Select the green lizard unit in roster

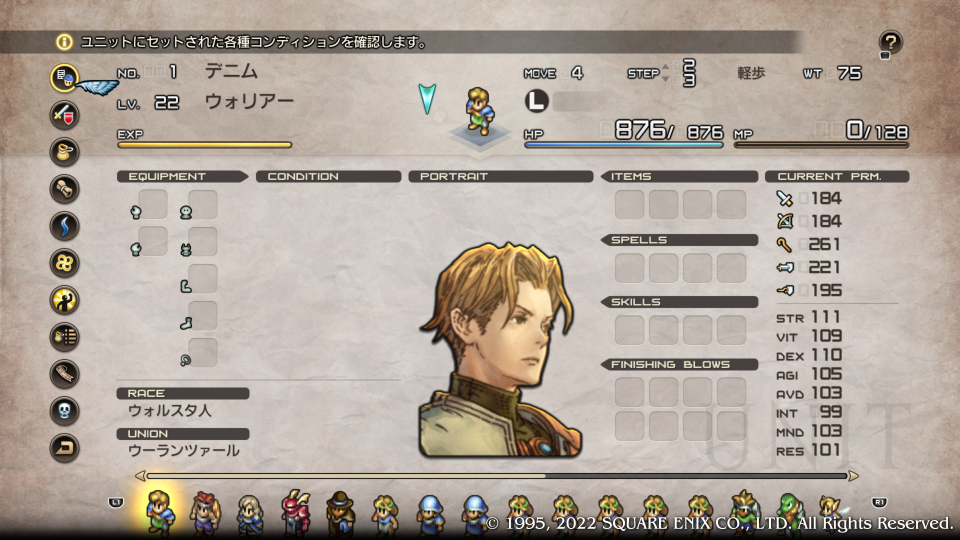[x=789, y=510]
